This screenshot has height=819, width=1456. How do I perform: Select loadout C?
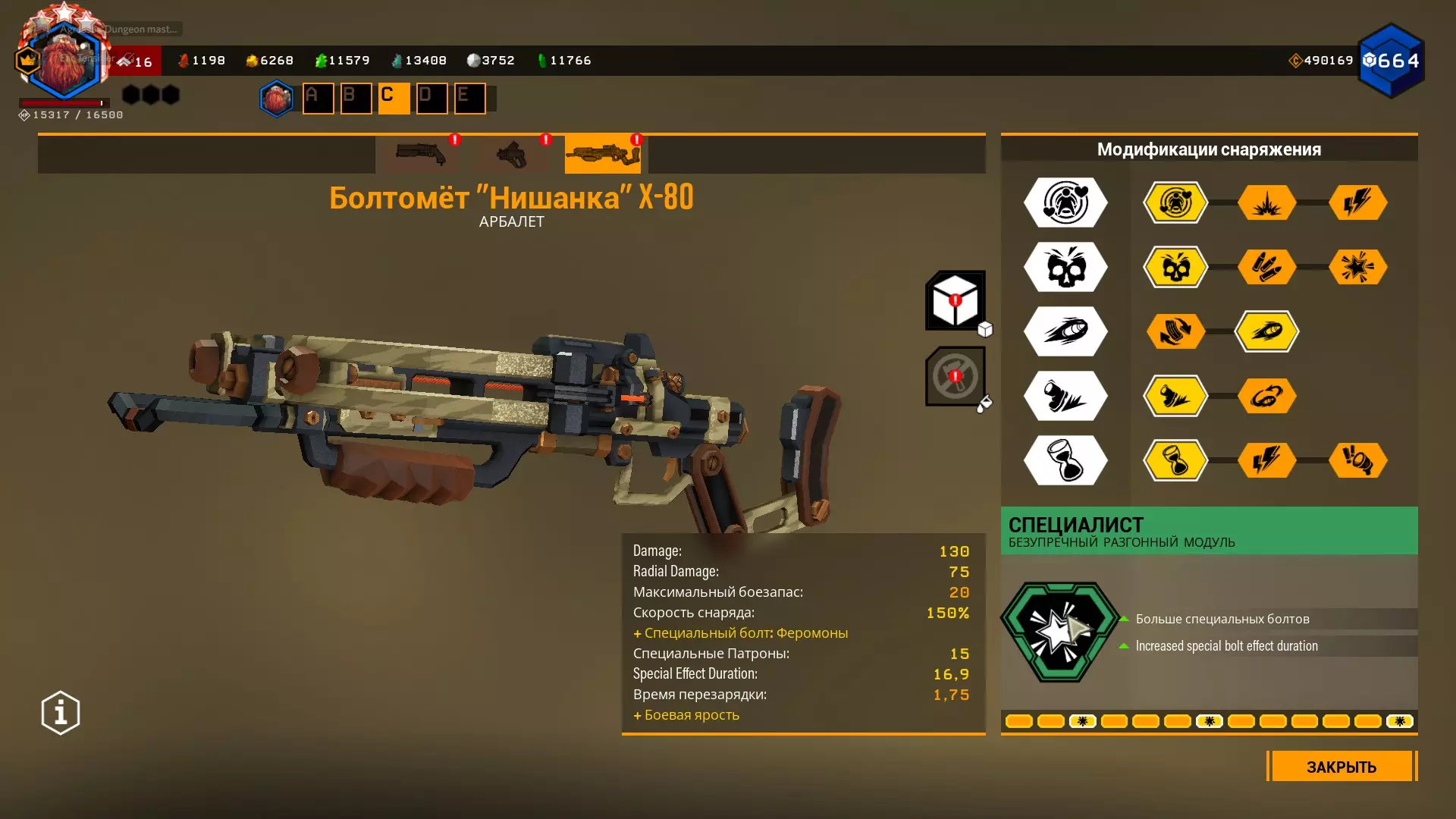click(394, 98)
